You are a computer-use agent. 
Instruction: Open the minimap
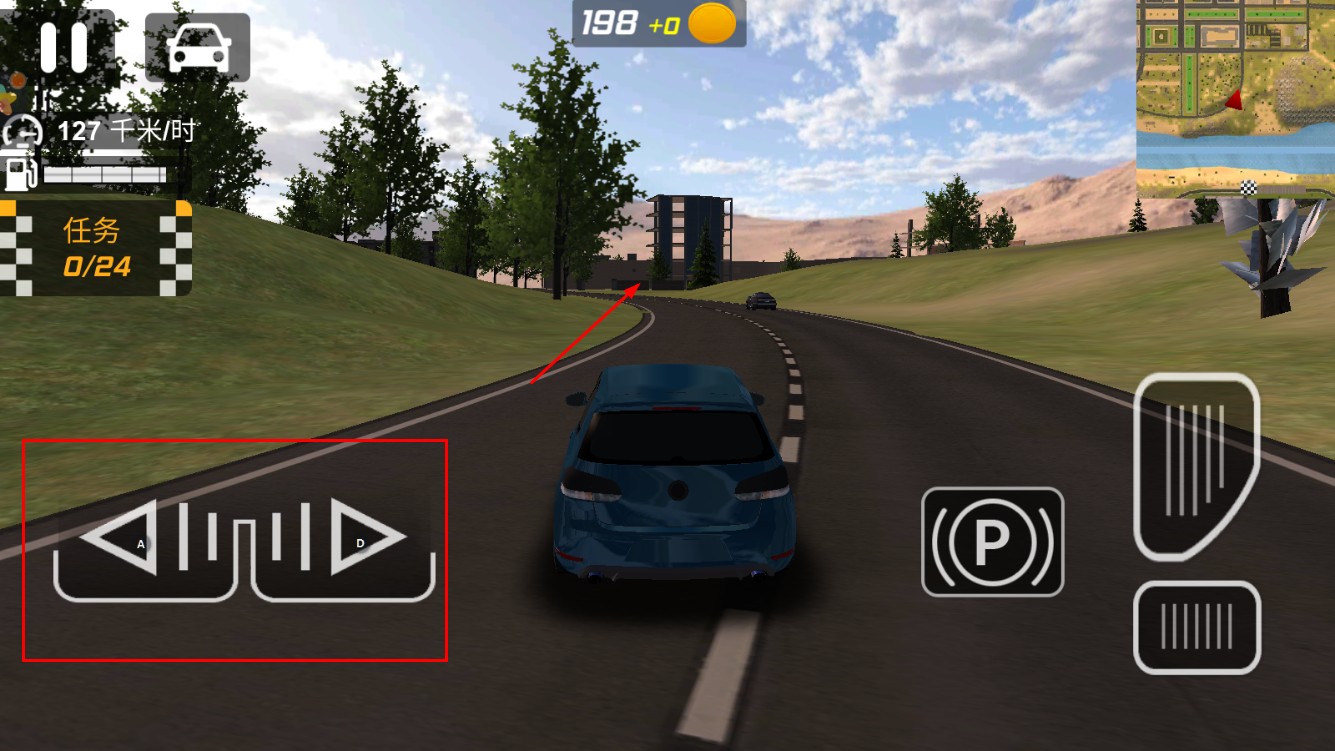(1235, 97)
